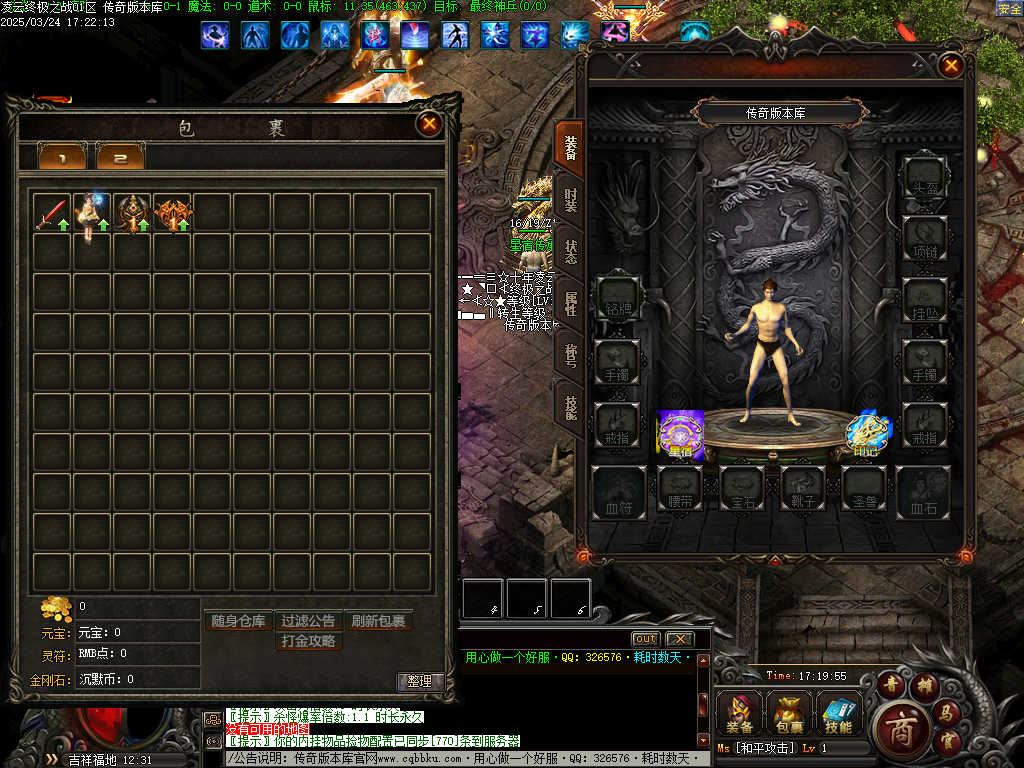Open the 装备 equipment HUD button
The width and height of the screenshot is (1024, 768).
pyautogui.click(x=741, y=714)
